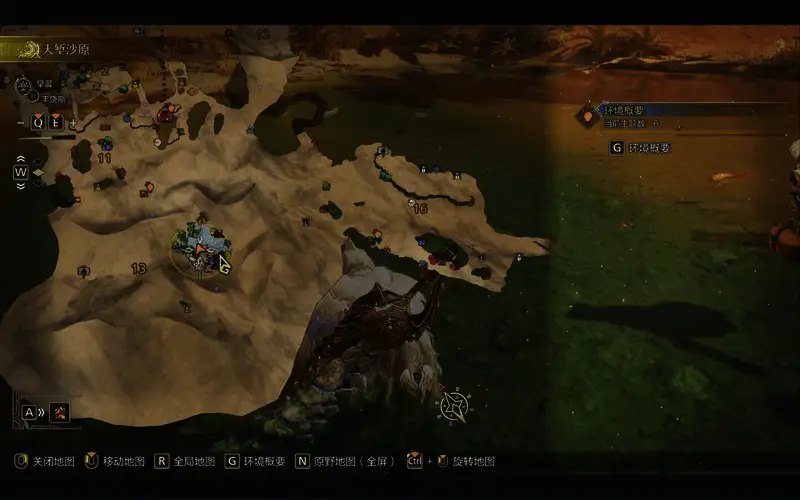Choose 关闭地图 to close the map
This screenshot has height=500, width=800.
pyautogui.click(x=45, y=462)
